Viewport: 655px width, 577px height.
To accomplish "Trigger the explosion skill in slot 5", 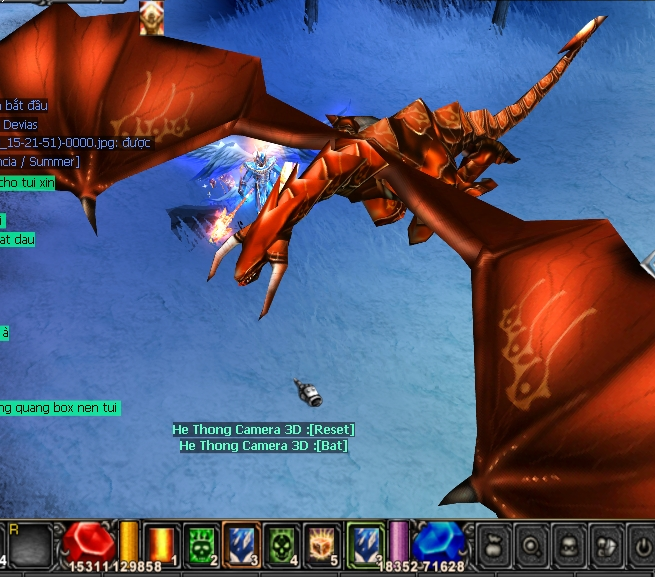I will (x=322, y=545).
